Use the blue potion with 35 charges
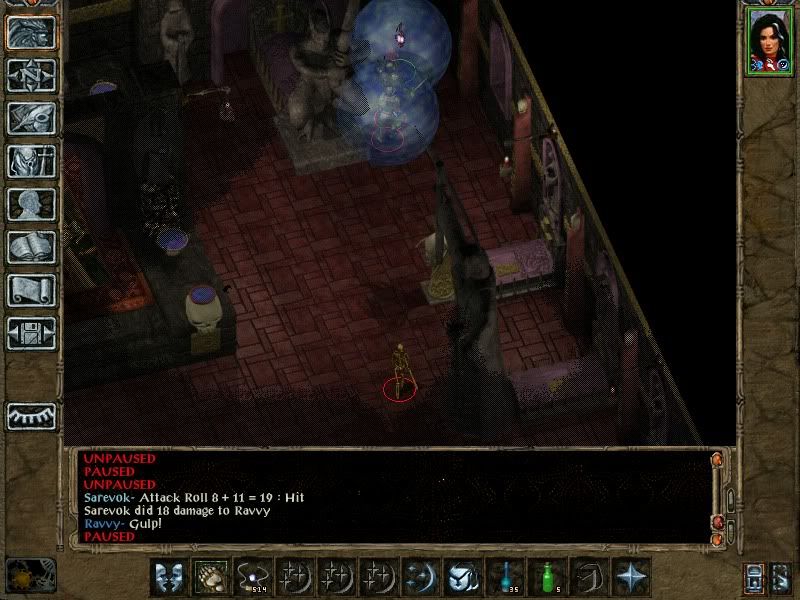 (x=504, y=576)
